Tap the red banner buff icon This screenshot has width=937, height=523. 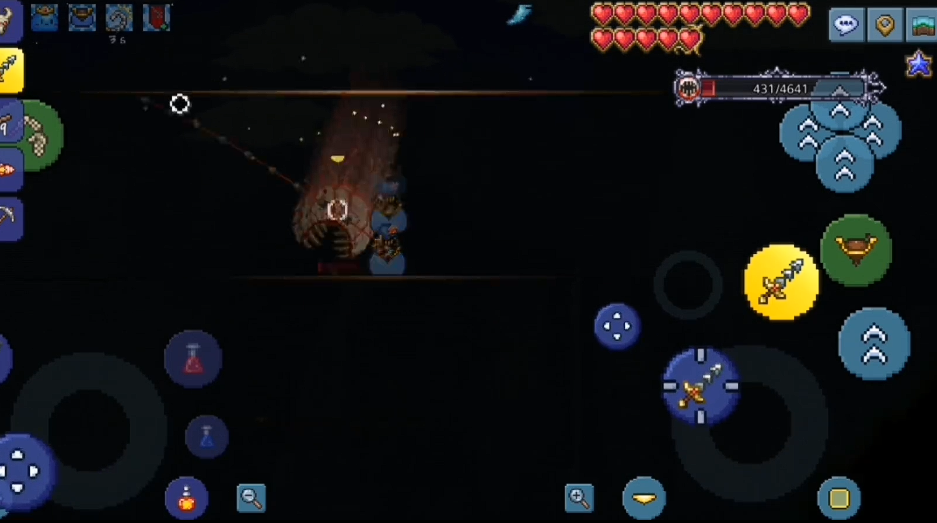(156, 17)
